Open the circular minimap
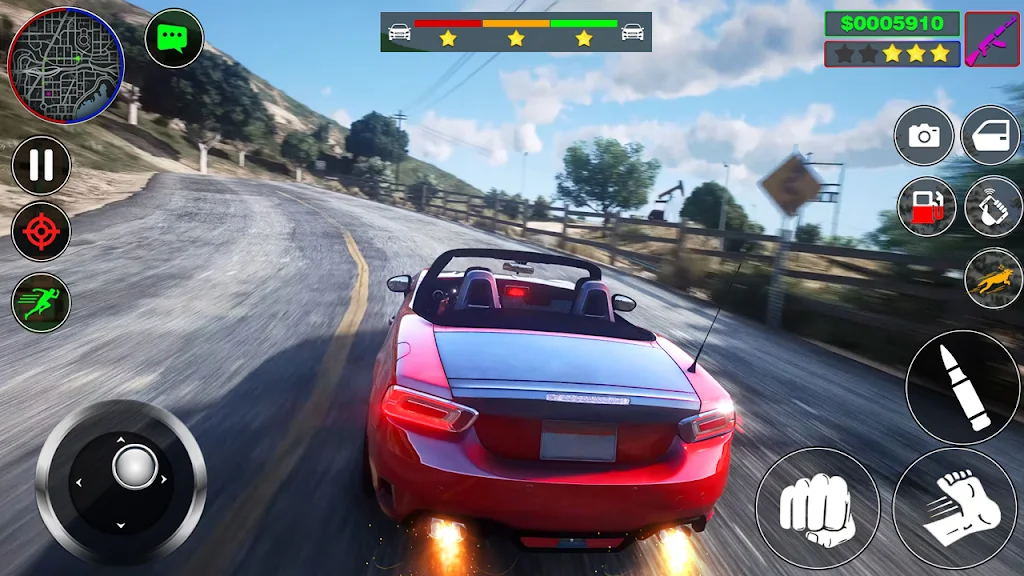Image resolution: width=1024 pixels, height=576 pixels. 66,66
